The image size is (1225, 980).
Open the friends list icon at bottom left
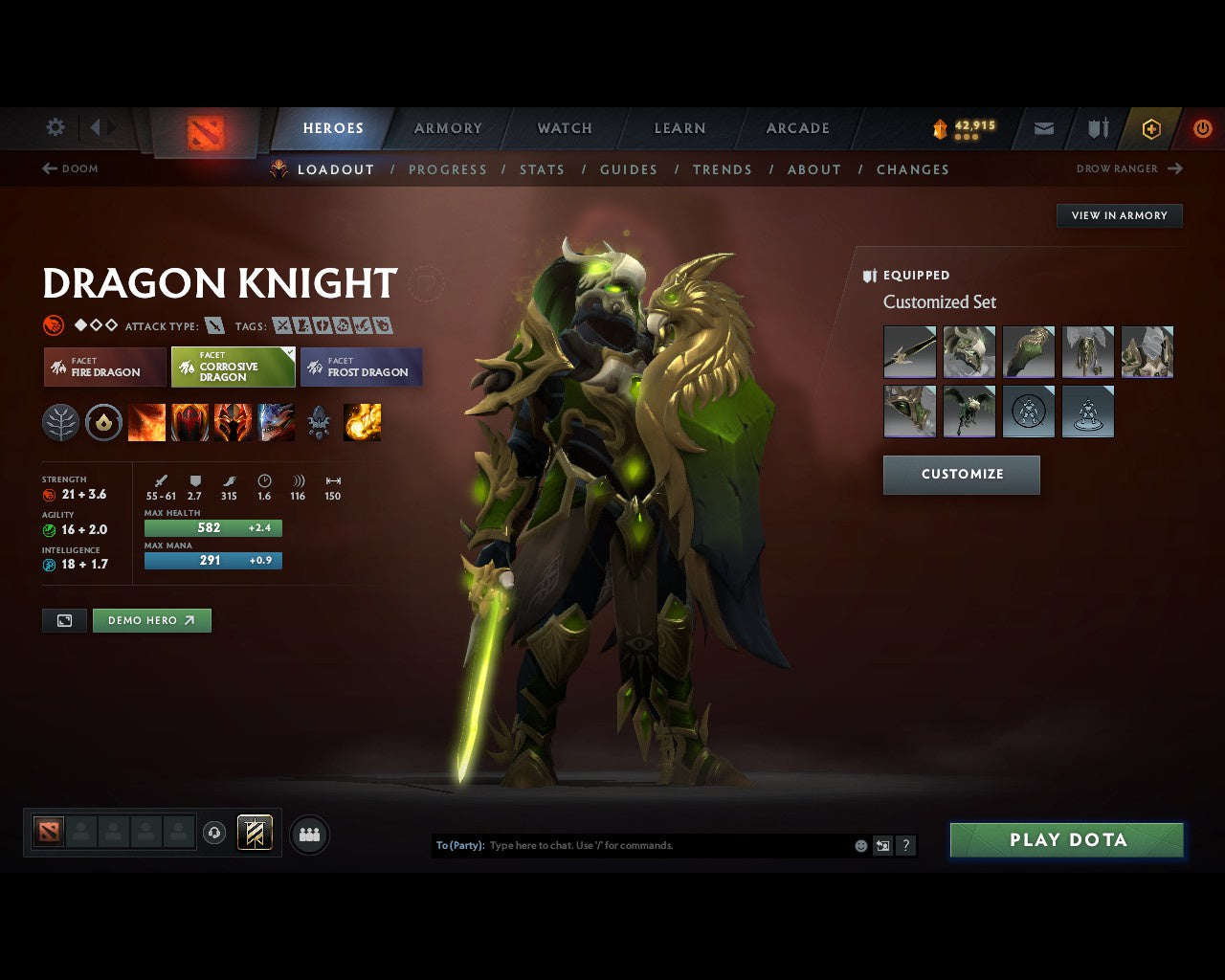click(x=309, y=834)
